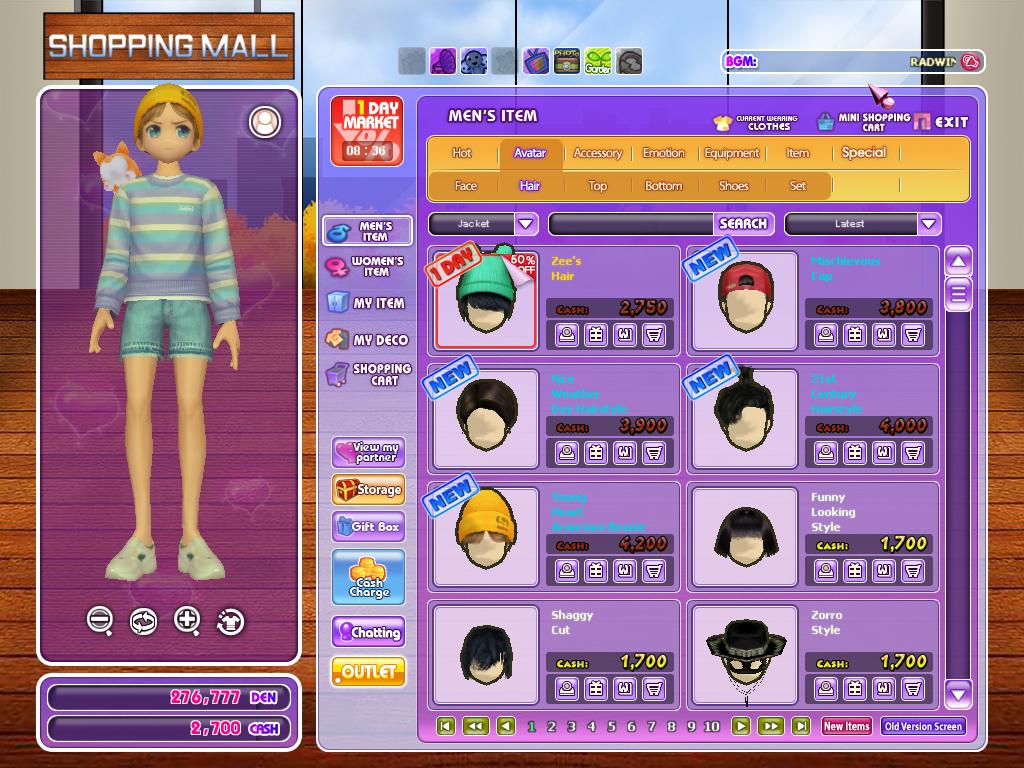Exit the shopping mall
1024x768 pixels.
click(x=941, y=121)
